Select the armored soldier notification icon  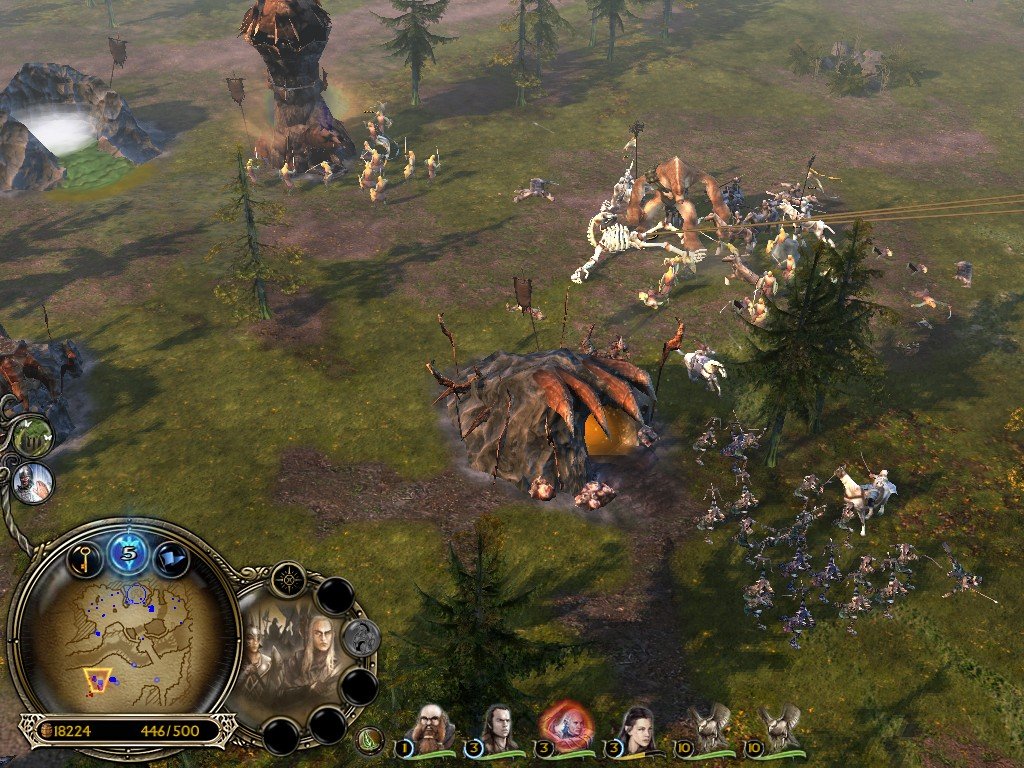pos(33,482)
